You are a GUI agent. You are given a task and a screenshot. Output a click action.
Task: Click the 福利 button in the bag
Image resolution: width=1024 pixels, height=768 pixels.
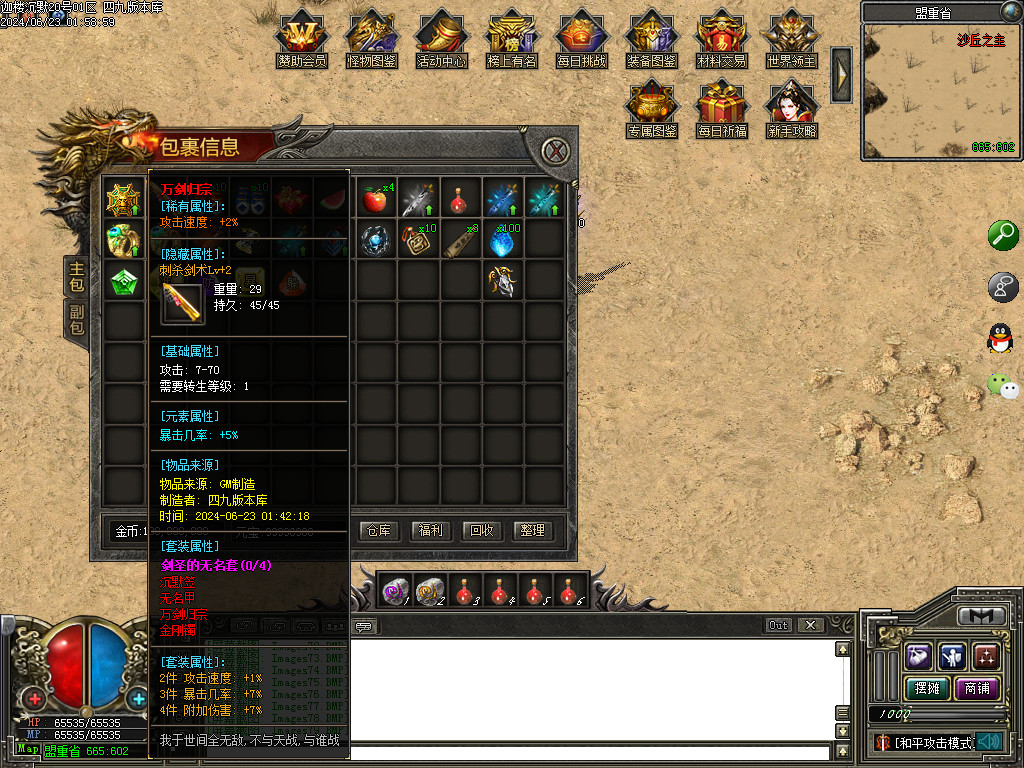[431, 531]
